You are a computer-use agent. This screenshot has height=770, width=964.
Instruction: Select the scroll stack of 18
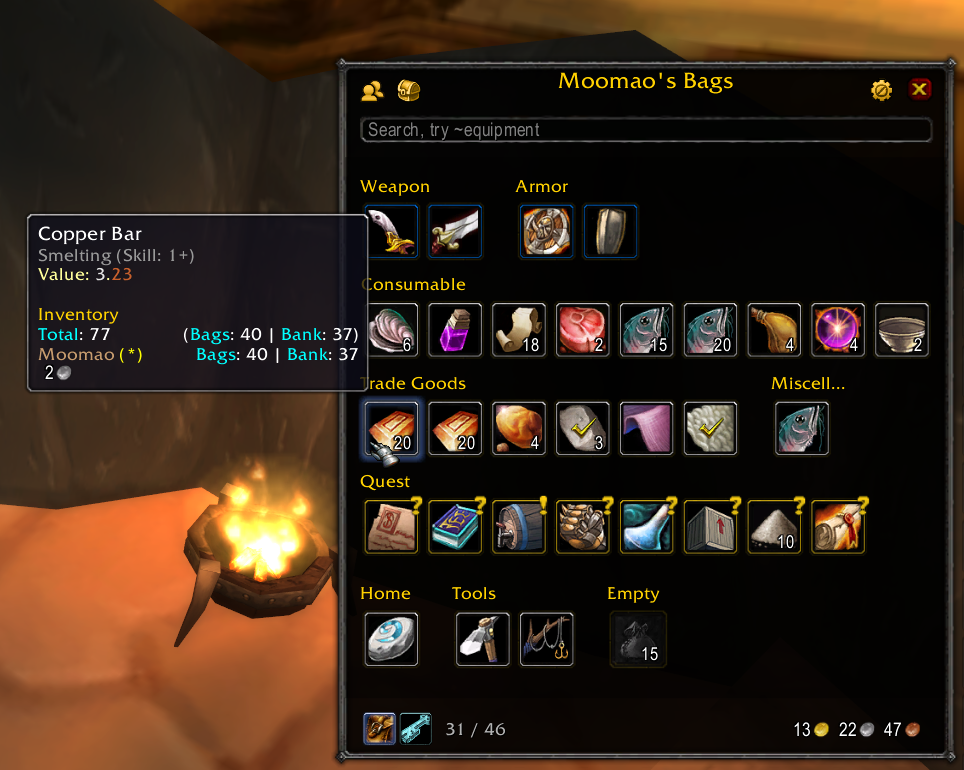[519, 330]
